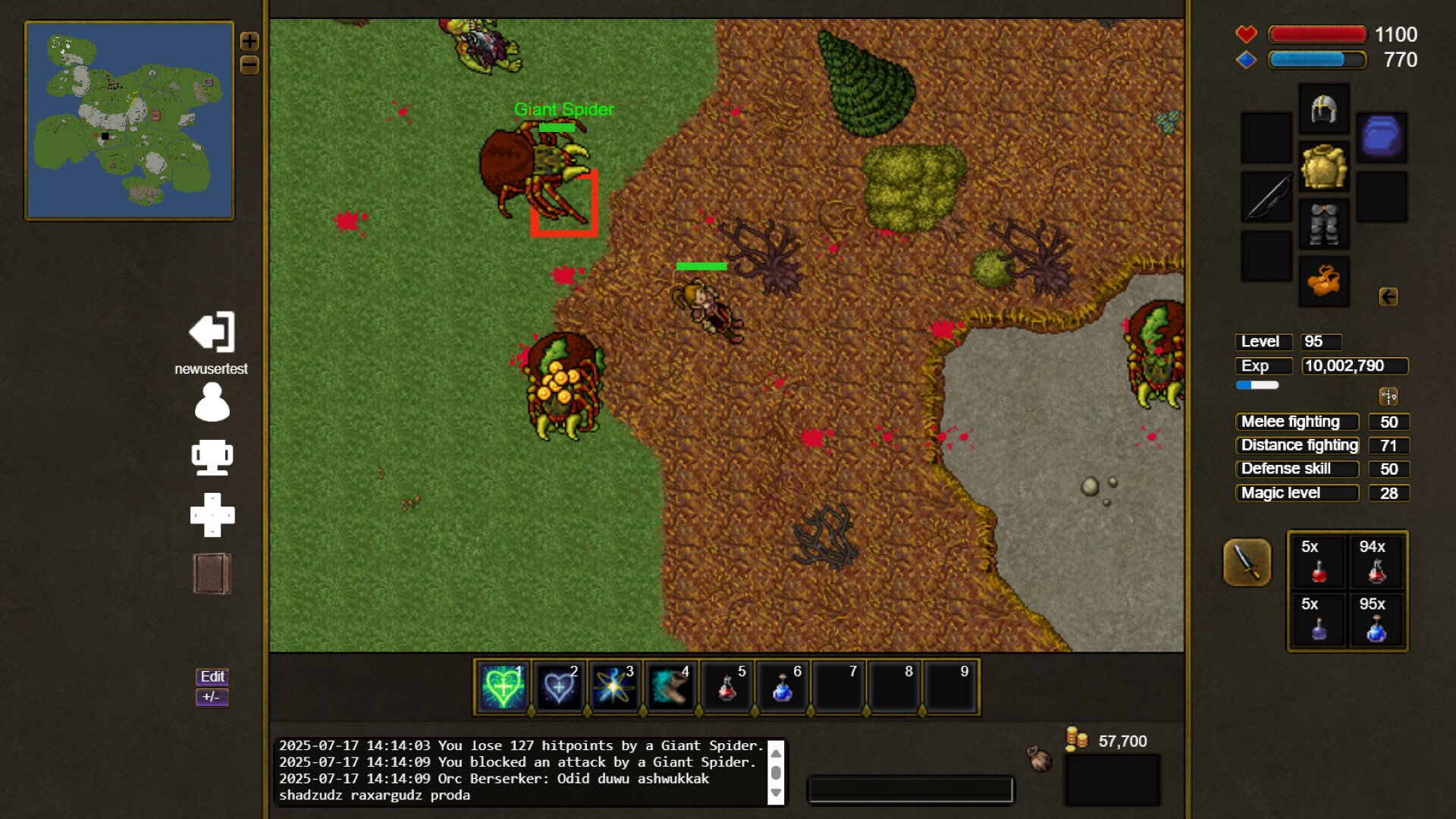The width and height of the screenshot is (1456, 819).
Task: Zoom out the minimap with the minus control
Action: point(249,66)
